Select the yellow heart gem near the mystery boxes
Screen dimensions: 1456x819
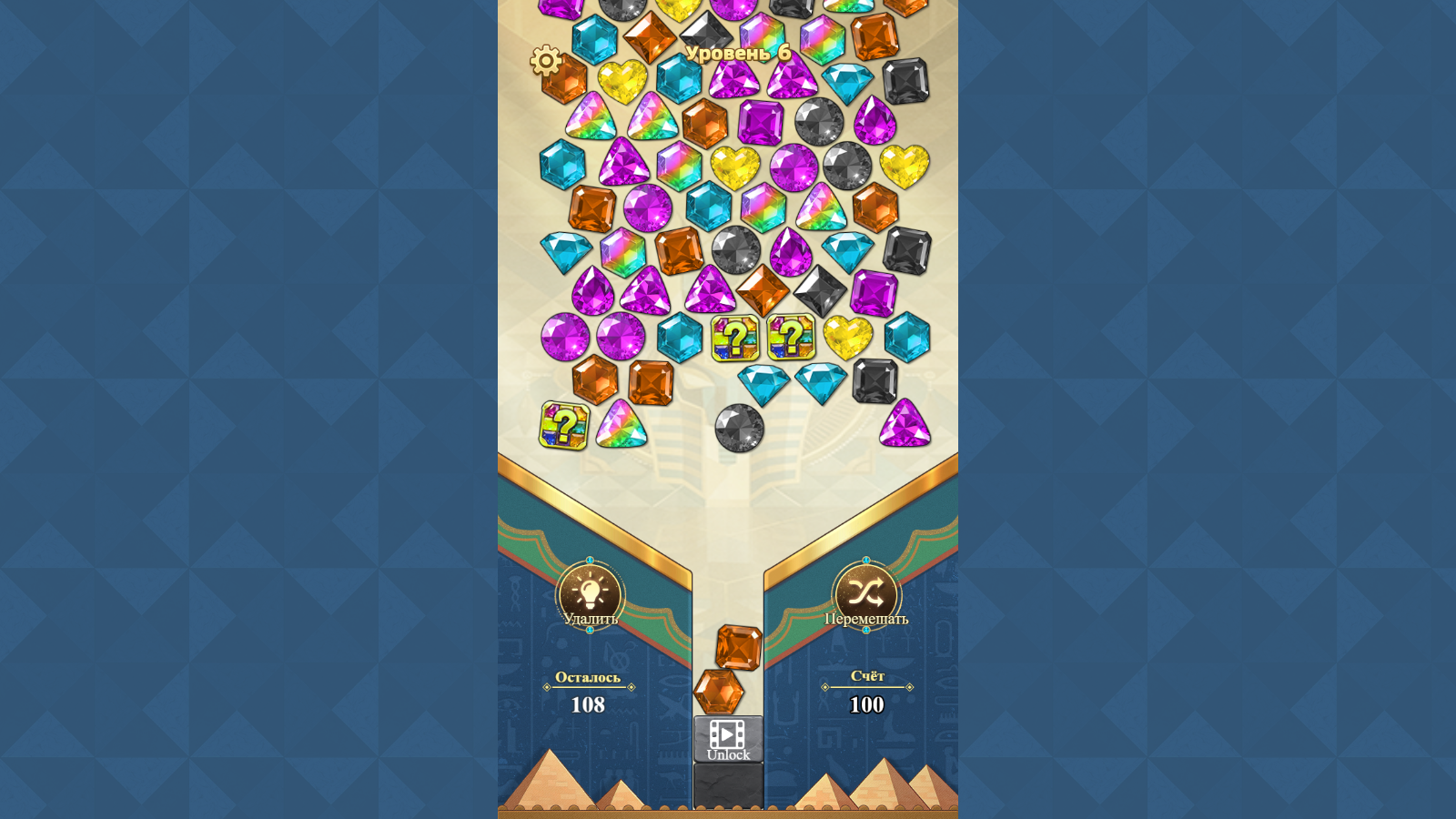[847, 337]
